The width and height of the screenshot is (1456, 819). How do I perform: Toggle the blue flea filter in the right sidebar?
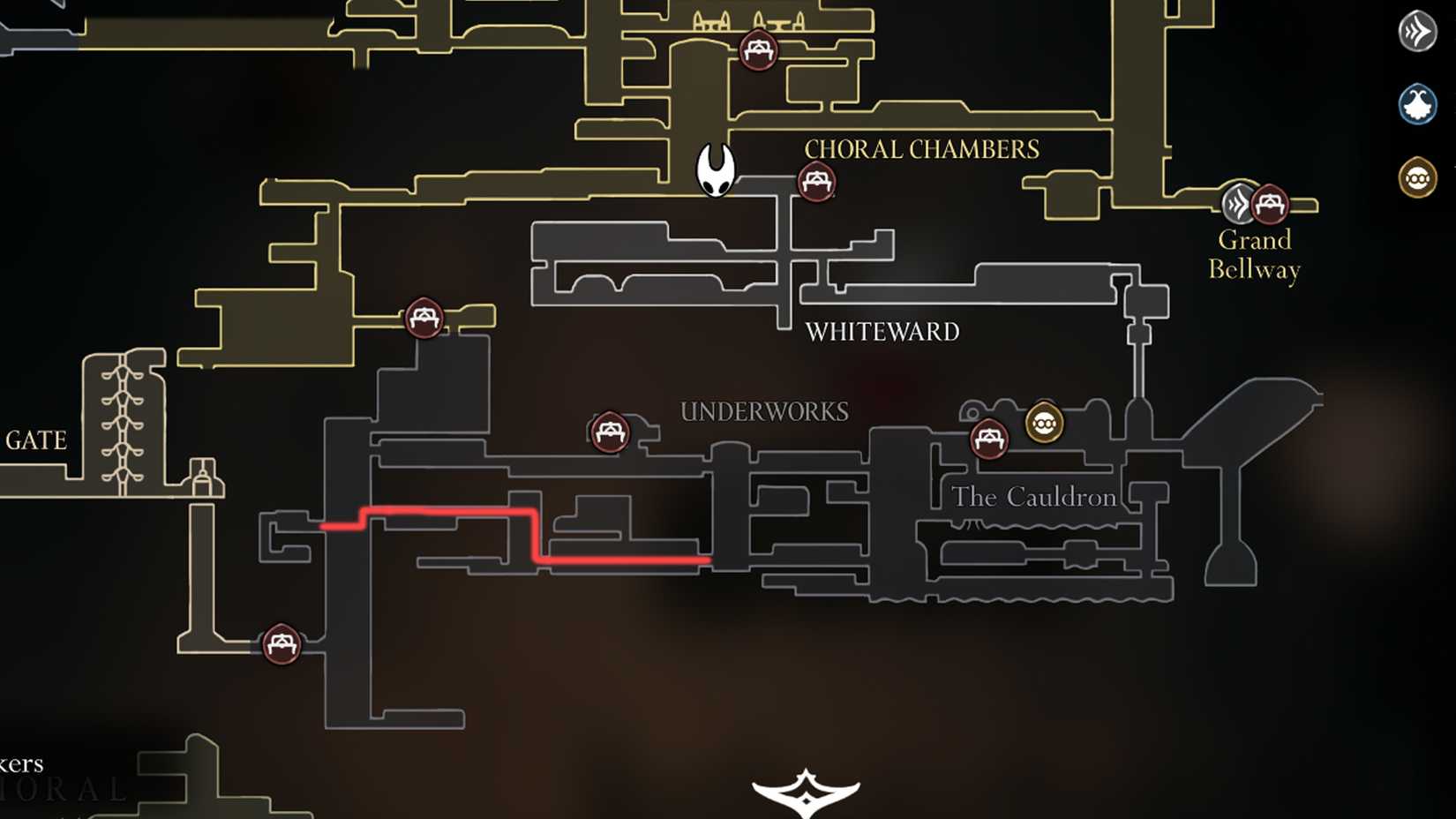1417,103
